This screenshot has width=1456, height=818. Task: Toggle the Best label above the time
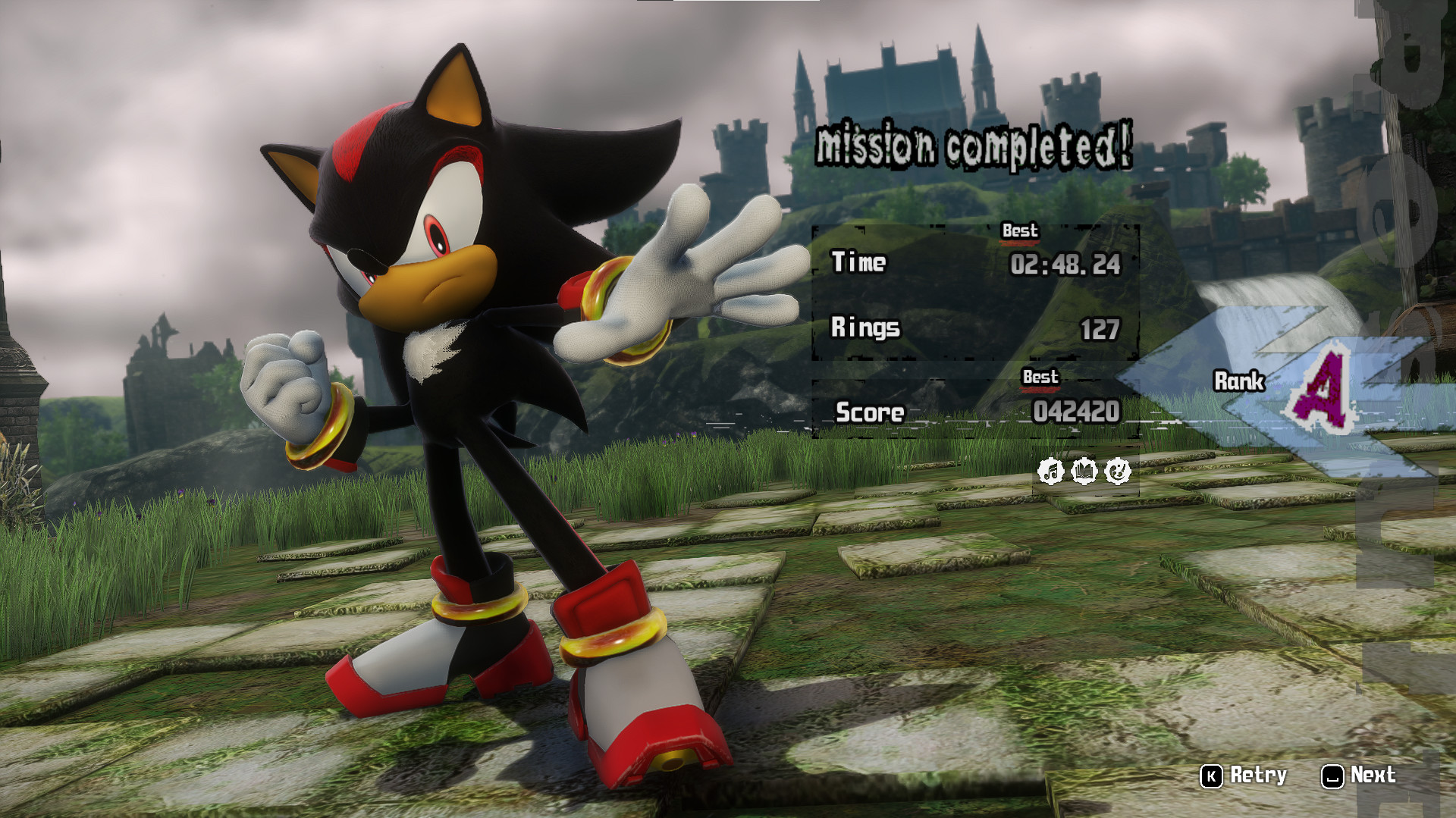tap(1021, 232)
